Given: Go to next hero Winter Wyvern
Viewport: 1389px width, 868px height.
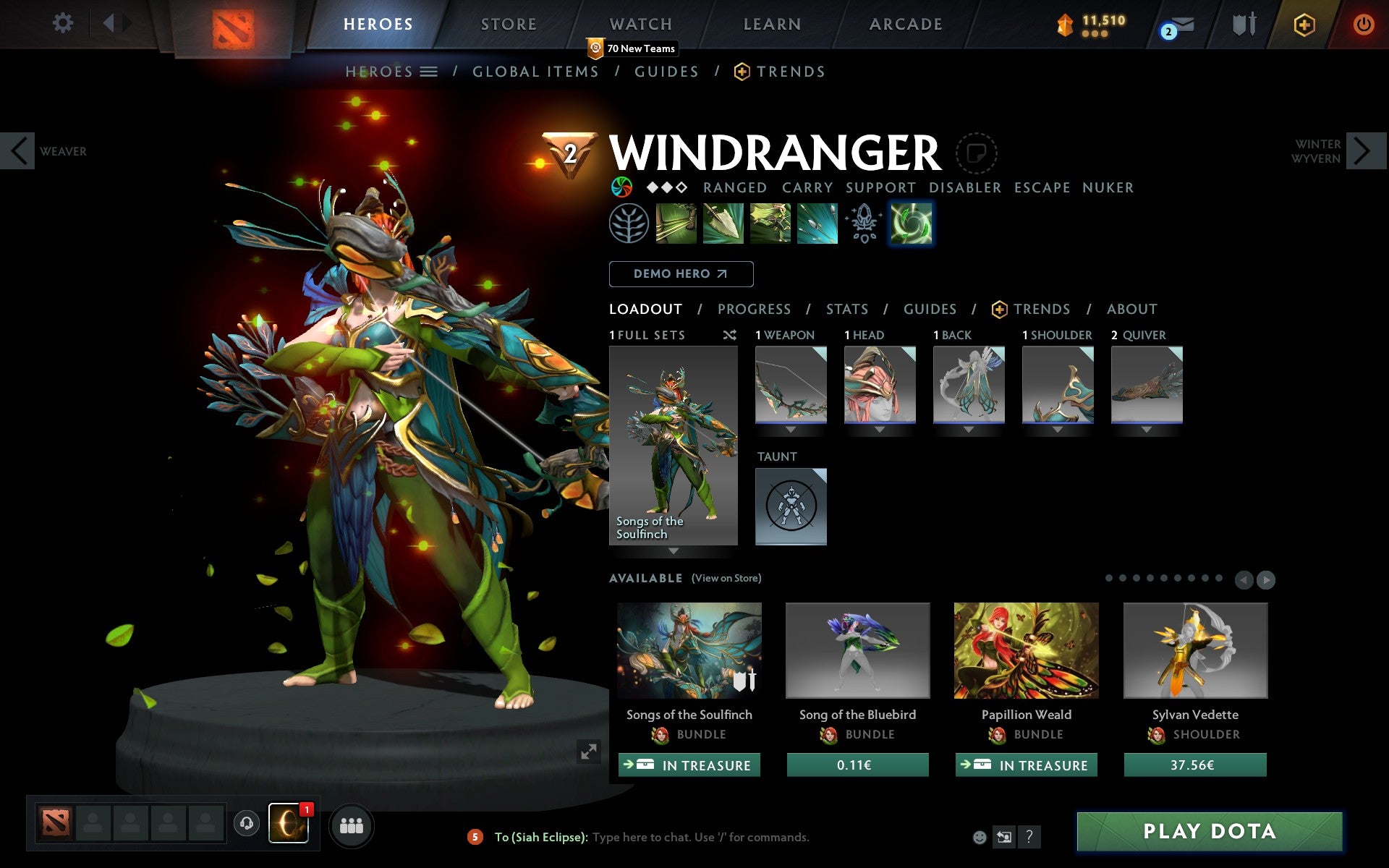Looking at the screenshot, I should [x=1363, y=151].
